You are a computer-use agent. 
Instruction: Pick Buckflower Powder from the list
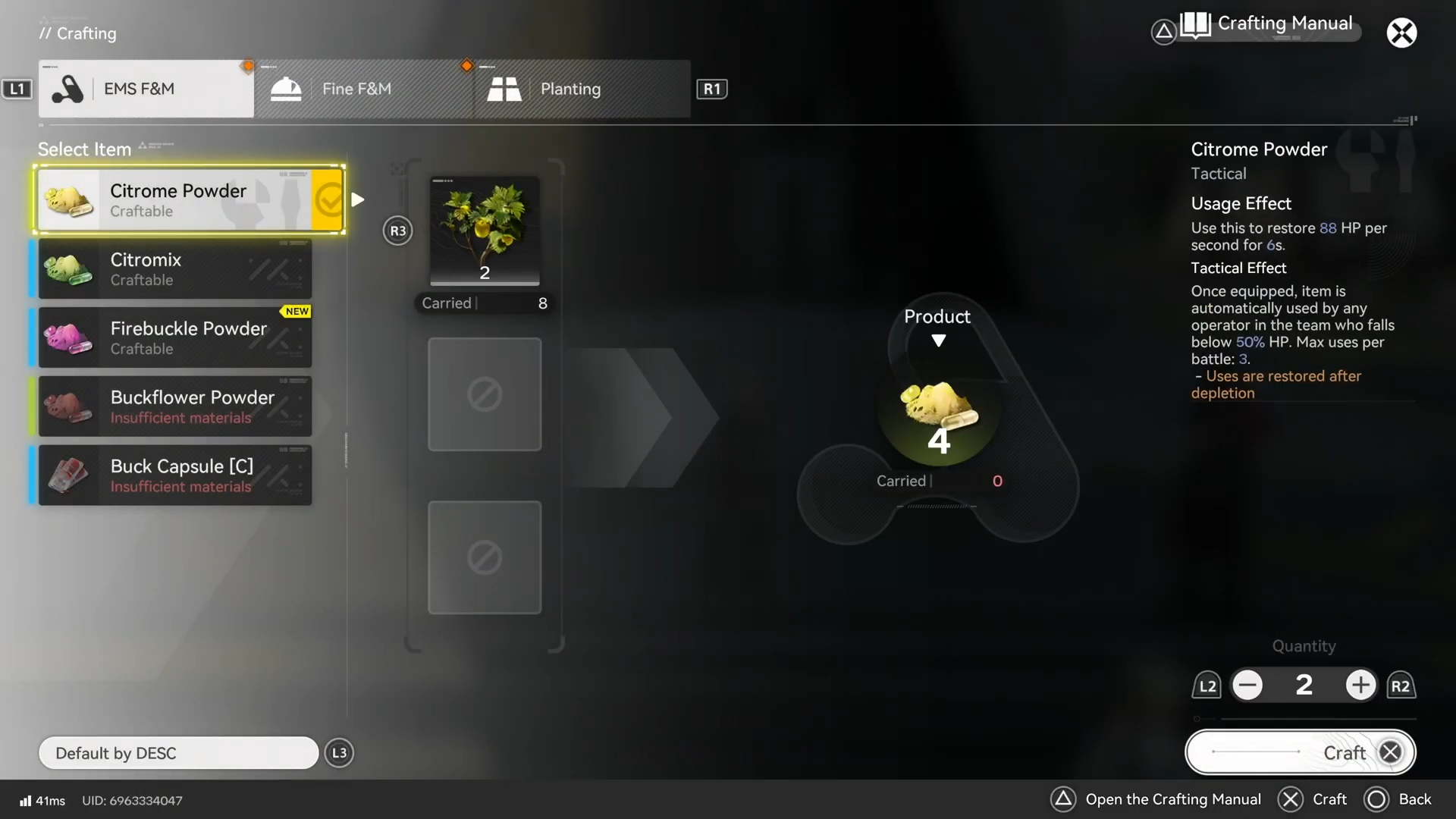coord(175,407)
